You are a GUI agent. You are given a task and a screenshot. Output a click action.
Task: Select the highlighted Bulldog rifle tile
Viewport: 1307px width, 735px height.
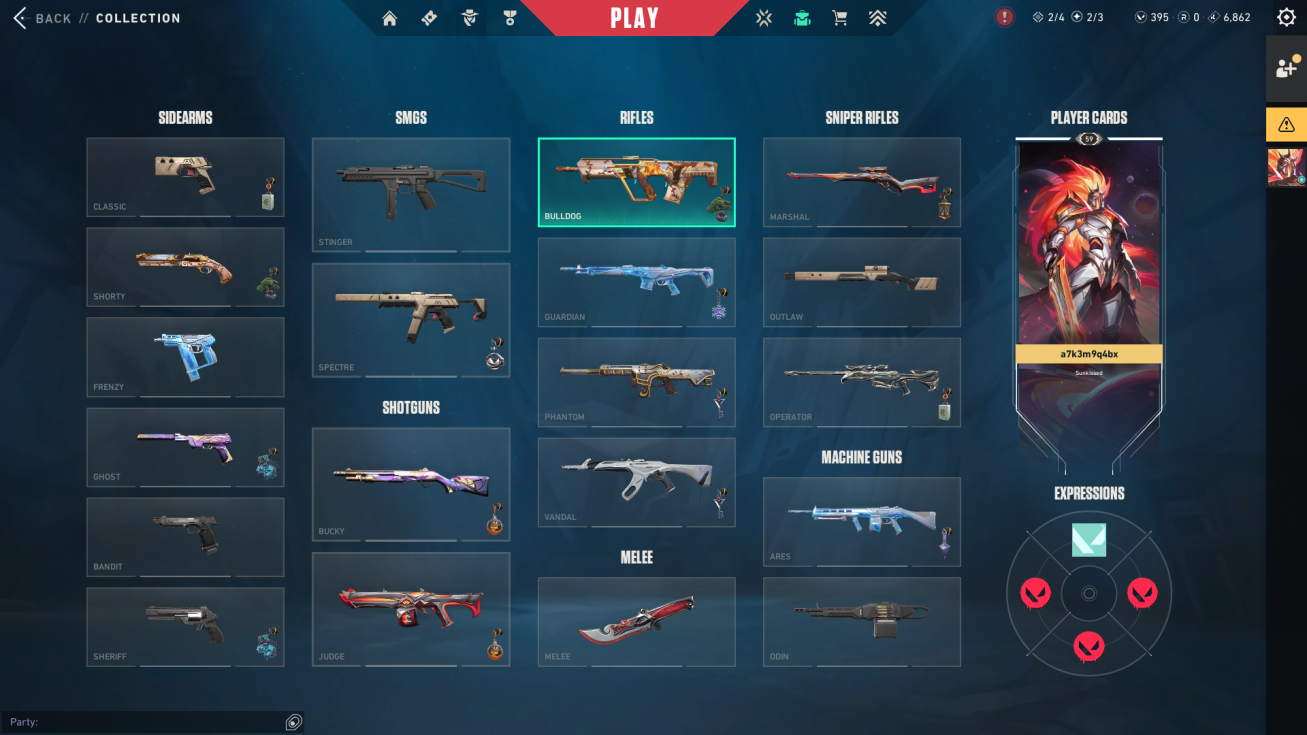(x=636, y=183)
